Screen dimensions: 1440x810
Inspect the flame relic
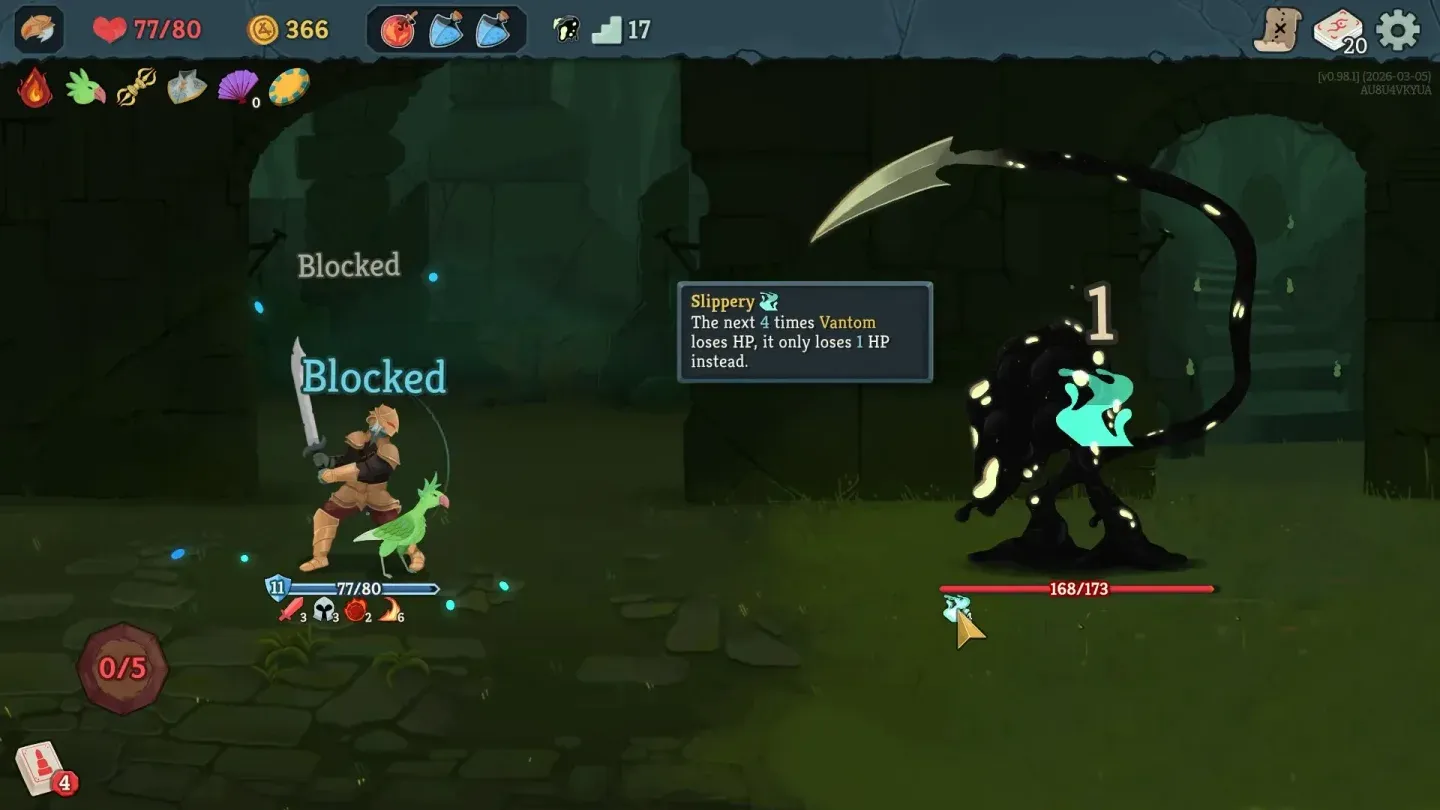[35, 88]
